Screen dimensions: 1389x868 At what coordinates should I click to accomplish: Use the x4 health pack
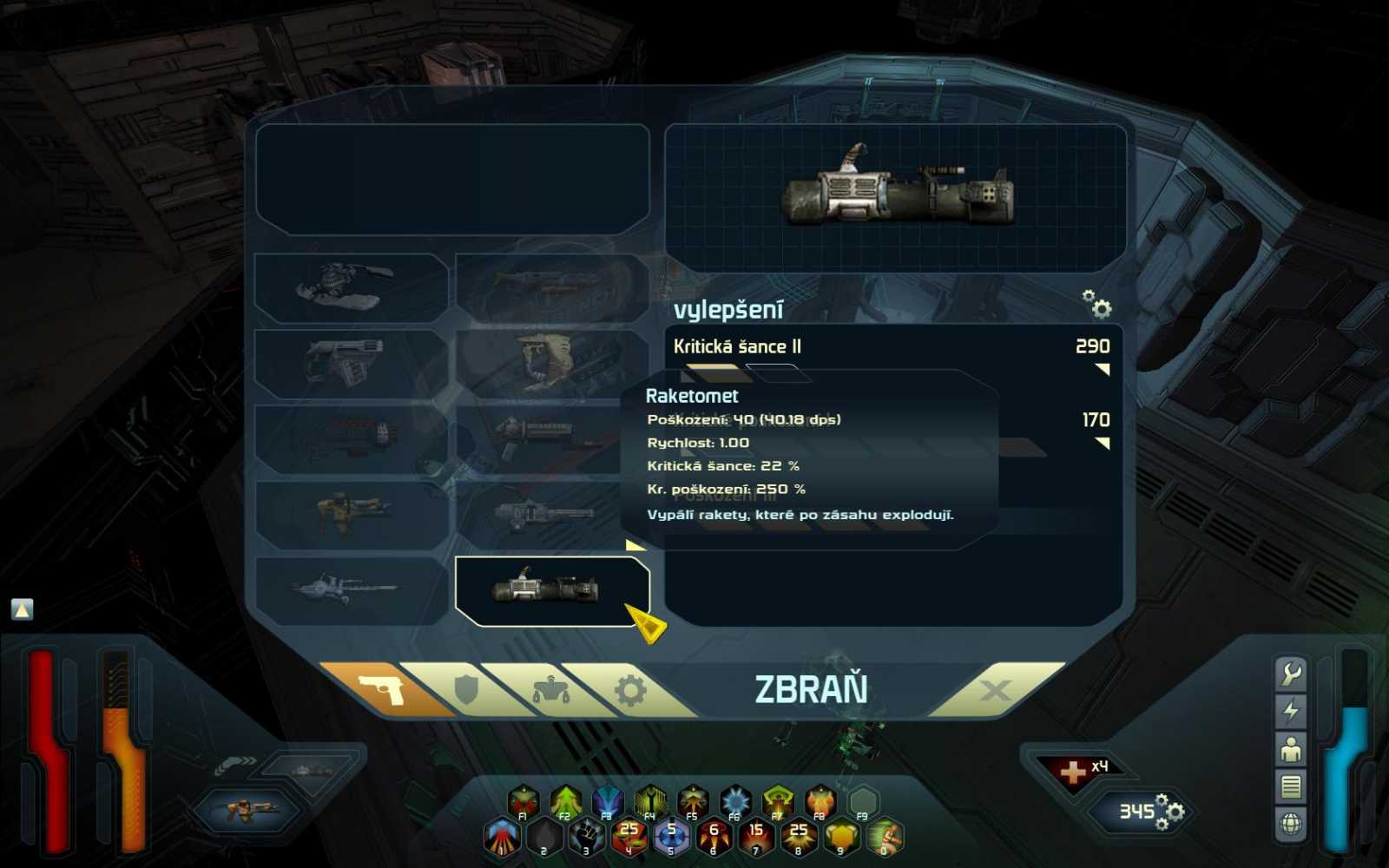[1075, 766]
